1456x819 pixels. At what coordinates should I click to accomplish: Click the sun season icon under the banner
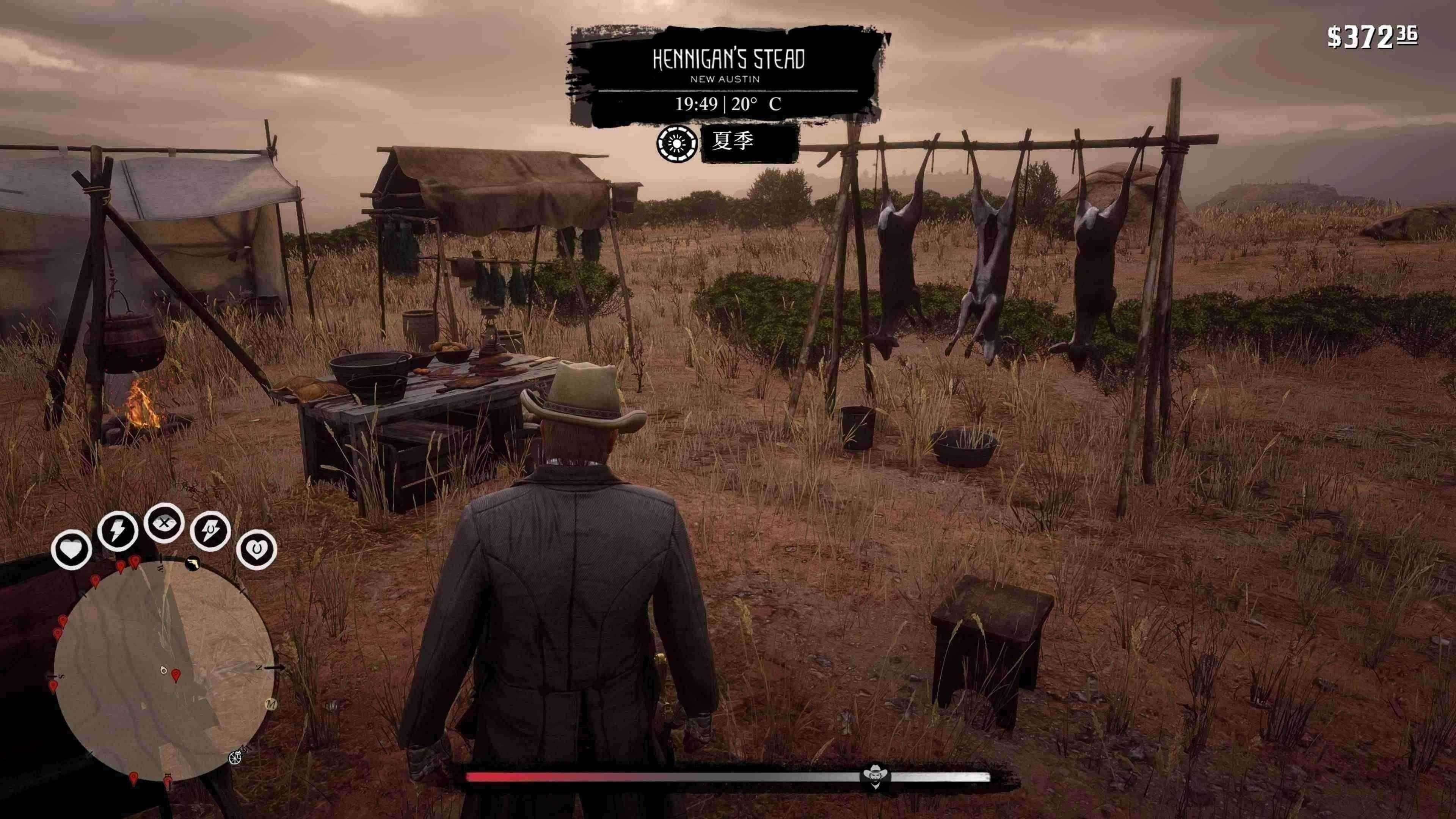pos(676,144)
